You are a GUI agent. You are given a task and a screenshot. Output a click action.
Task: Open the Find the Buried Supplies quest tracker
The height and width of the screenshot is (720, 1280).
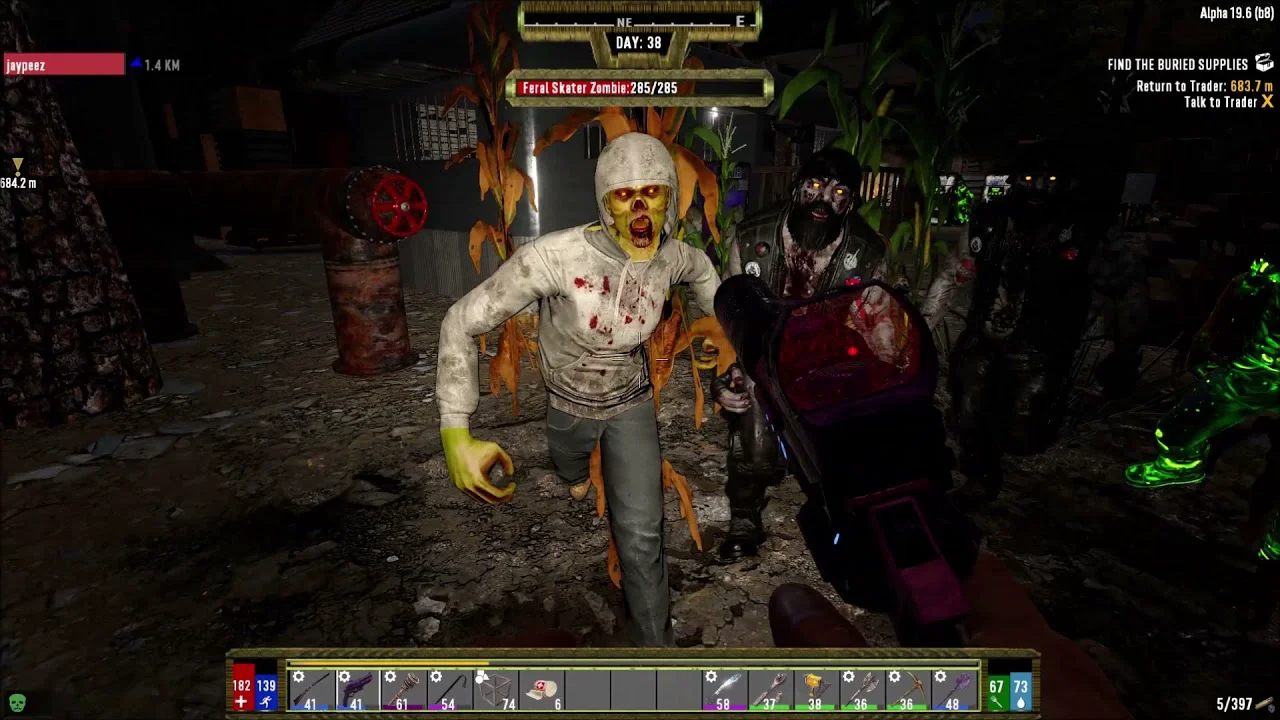click(x=1178, y=64)
